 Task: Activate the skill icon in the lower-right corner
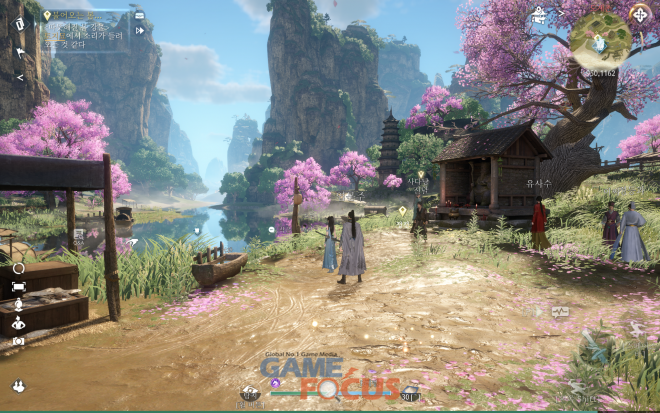[598, 346]
